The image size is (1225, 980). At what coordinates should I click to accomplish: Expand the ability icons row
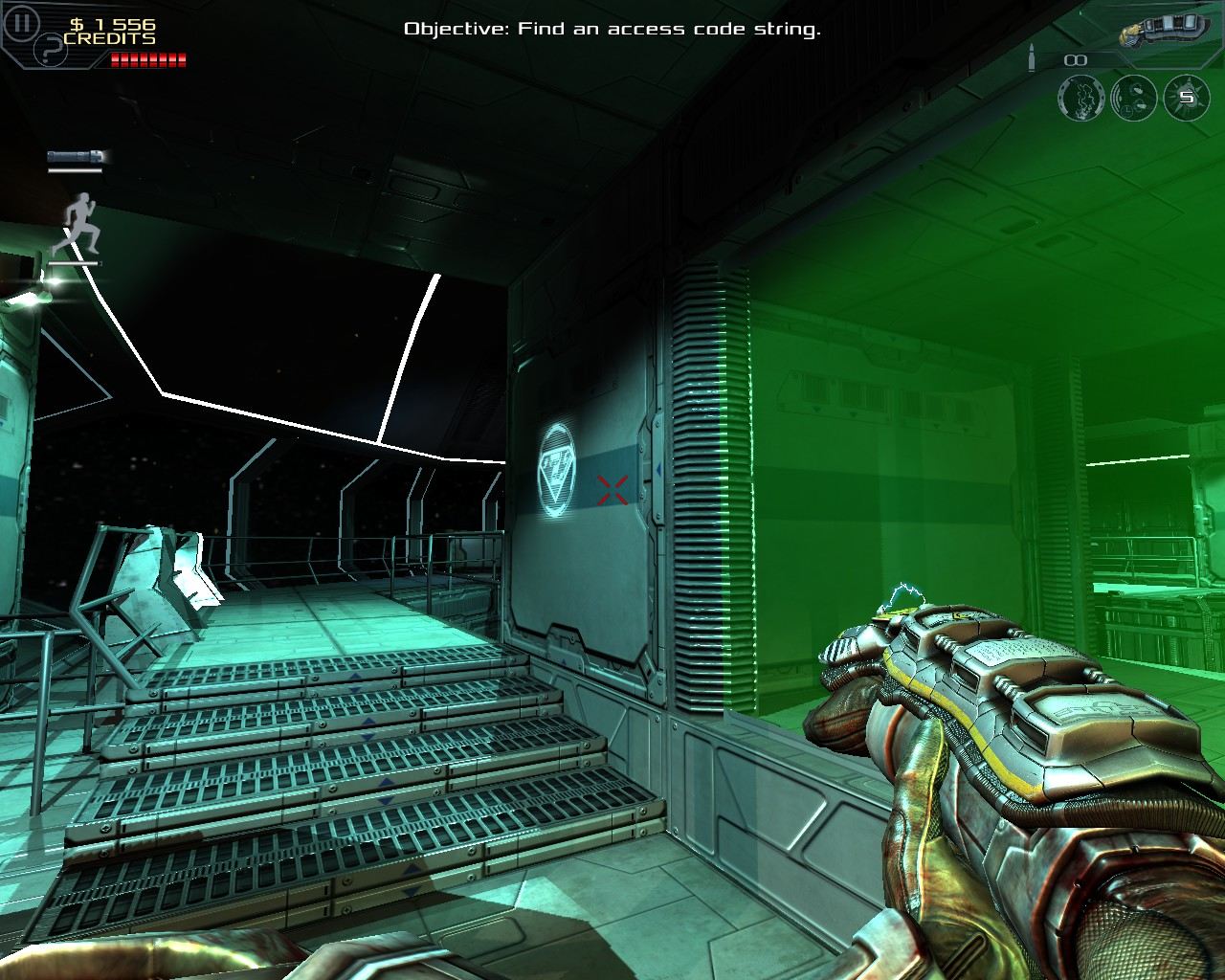point(1135,100)
